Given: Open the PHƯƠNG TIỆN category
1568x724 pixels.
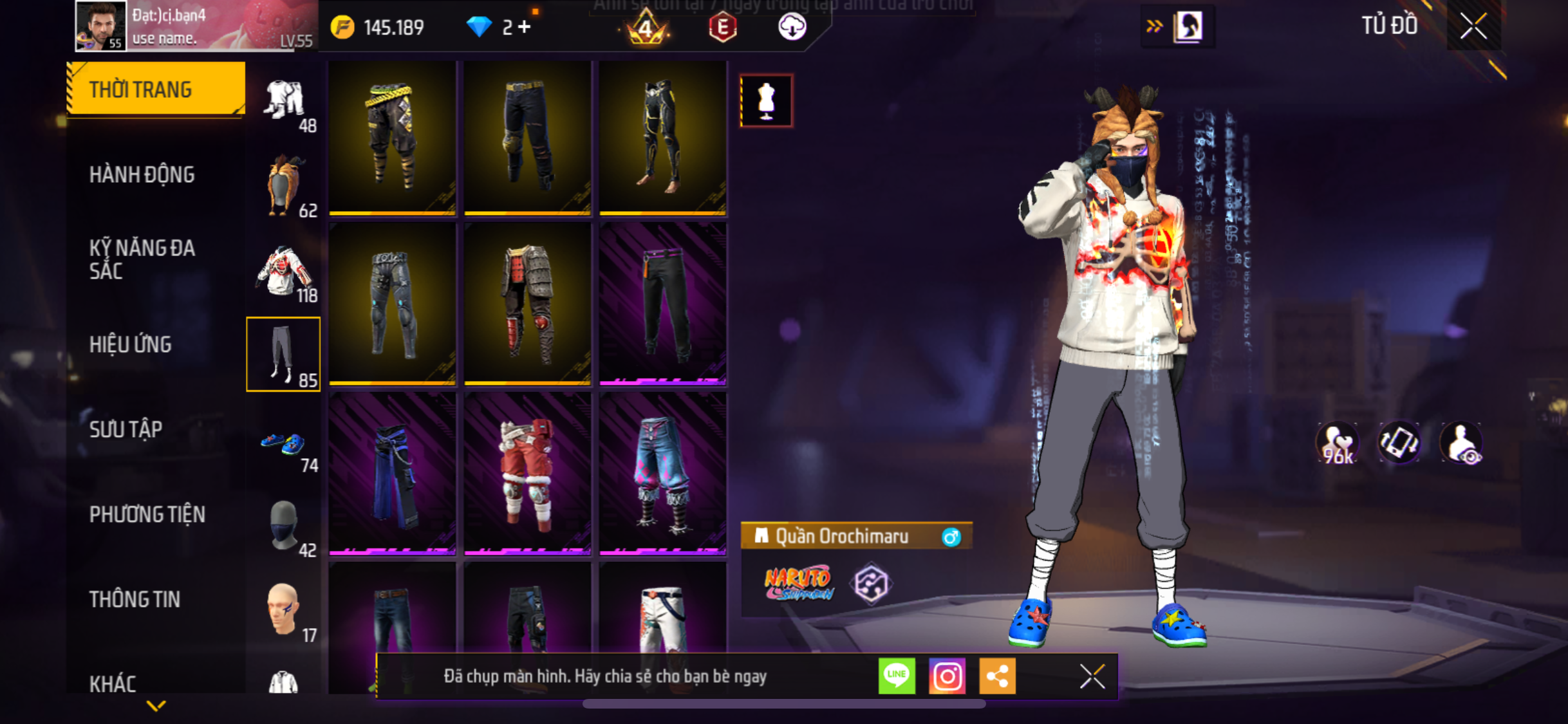Looking at the screenshot, I should click(147, 514).
